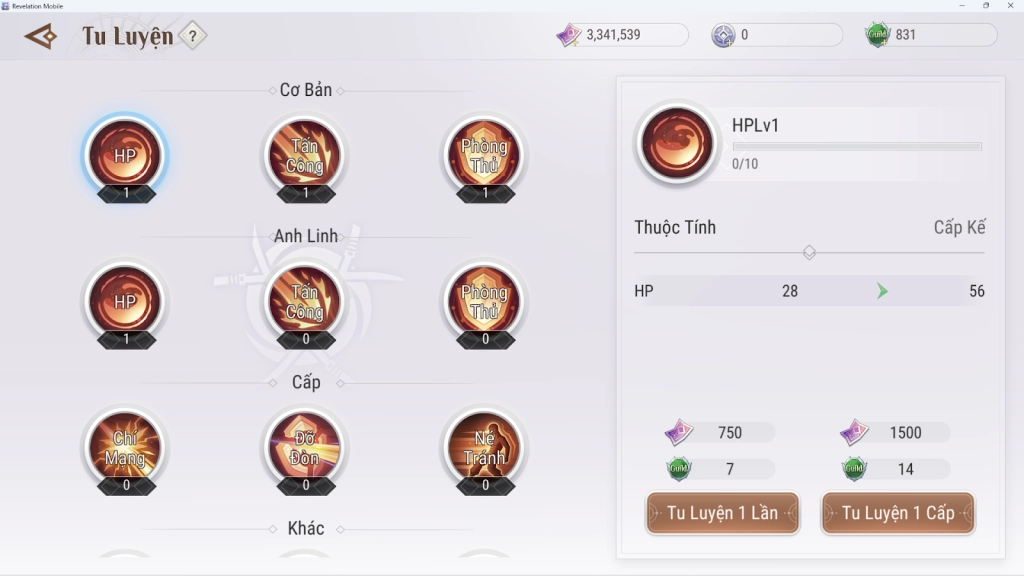Select the Tấn Công skill under Cơ Bản

point(305,156)
